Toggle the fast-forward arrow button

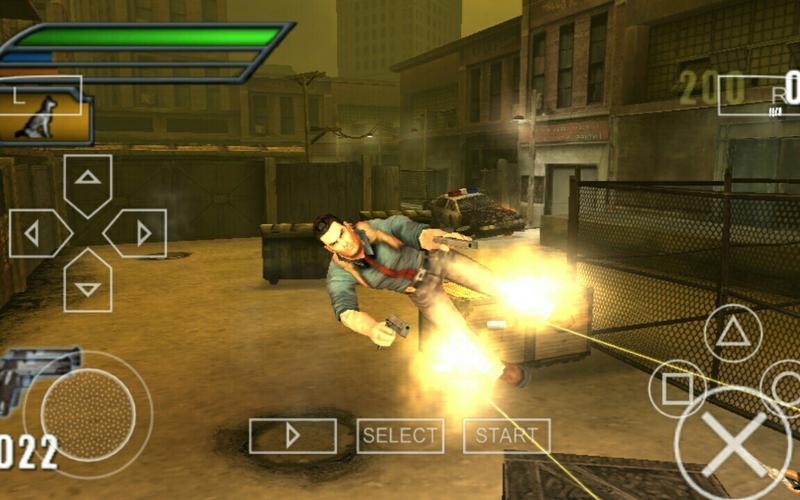point(292,436)
